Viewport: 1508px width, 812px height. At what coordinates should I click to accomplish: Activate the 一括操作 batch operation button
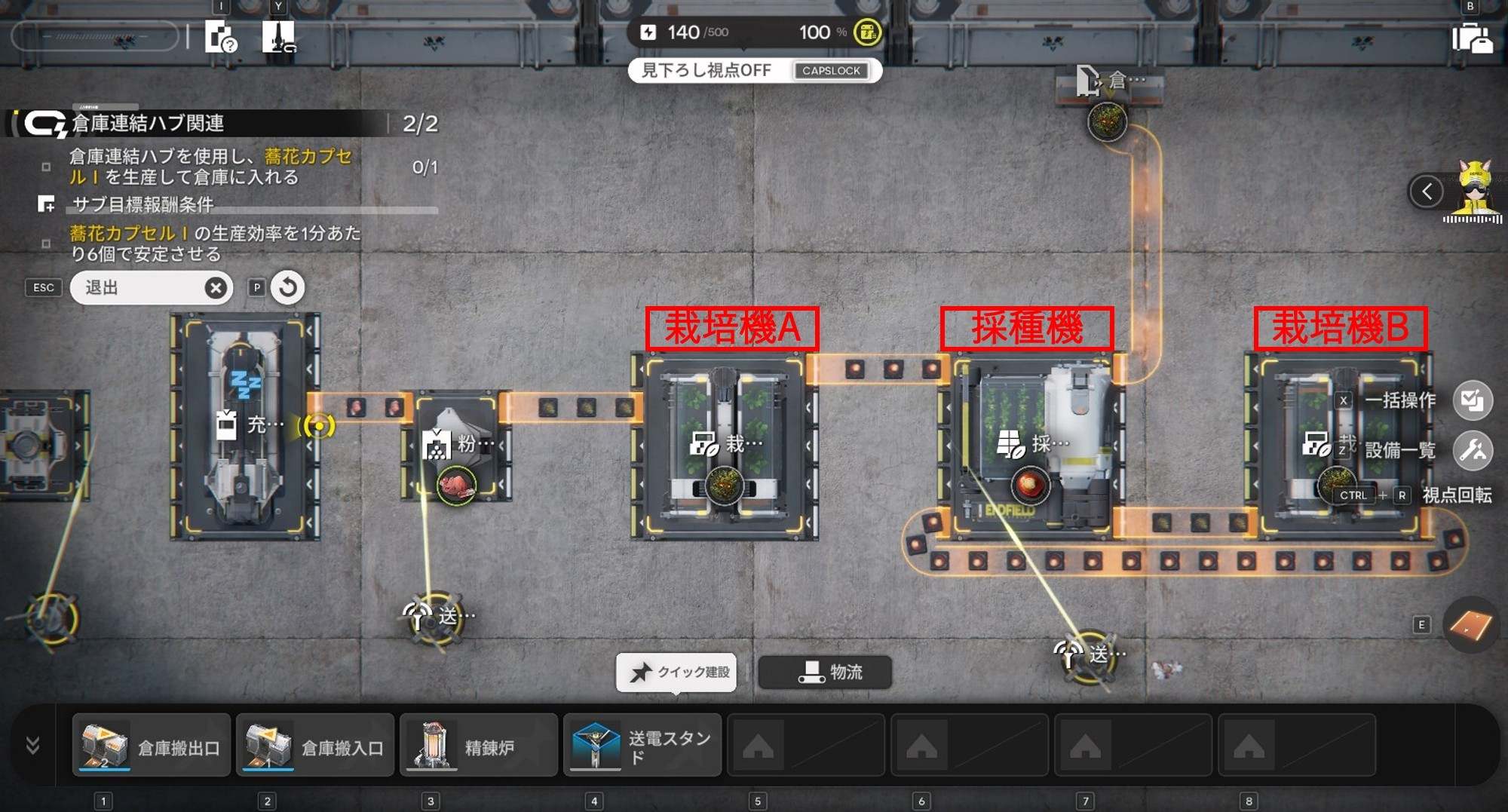pyautogui.click(x=1471, y=400)
